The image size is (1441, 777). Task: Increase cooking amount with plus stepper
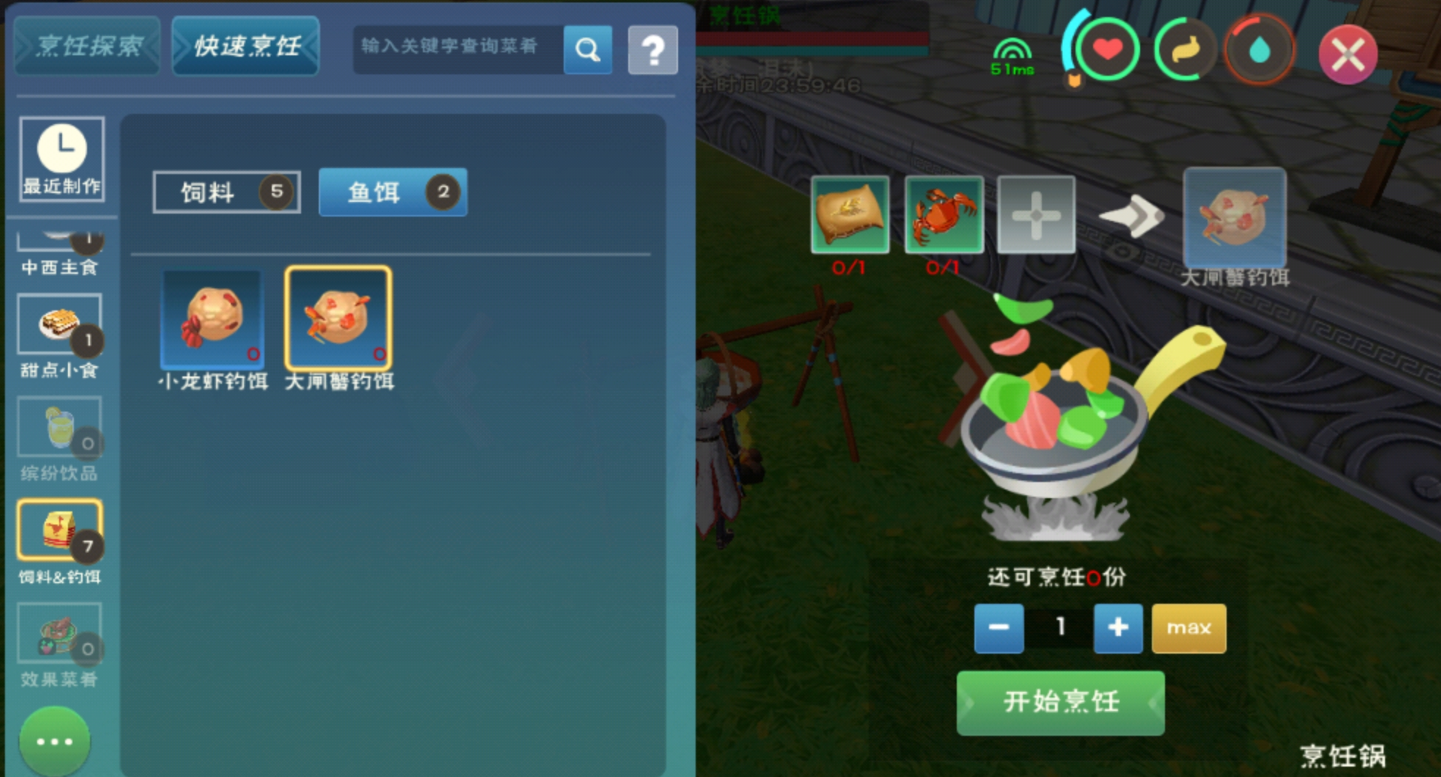(x=1117, y=628)
